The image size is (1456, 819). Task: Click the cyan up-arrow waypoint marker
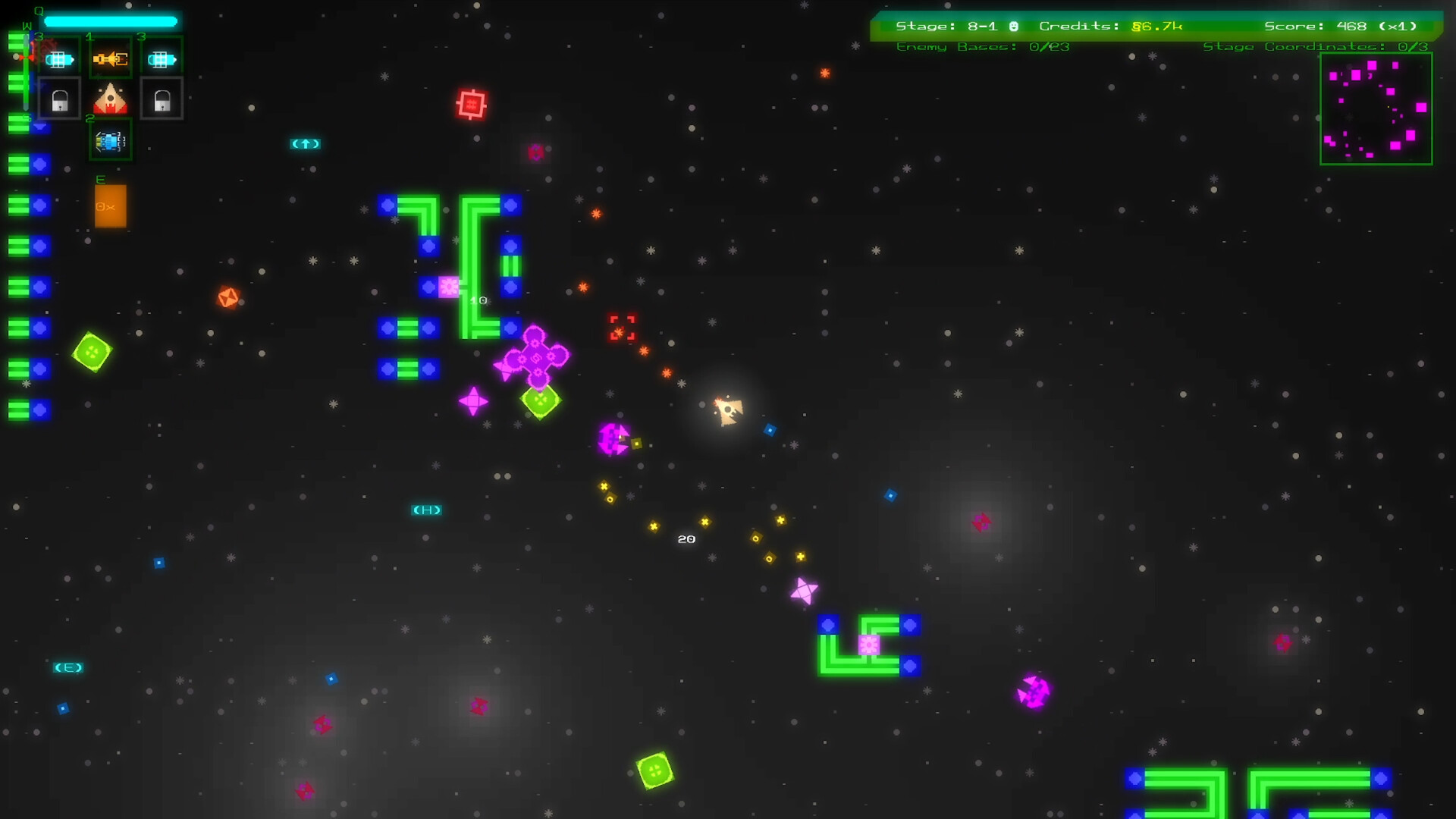pyautogui.click(x=306, y=144)
